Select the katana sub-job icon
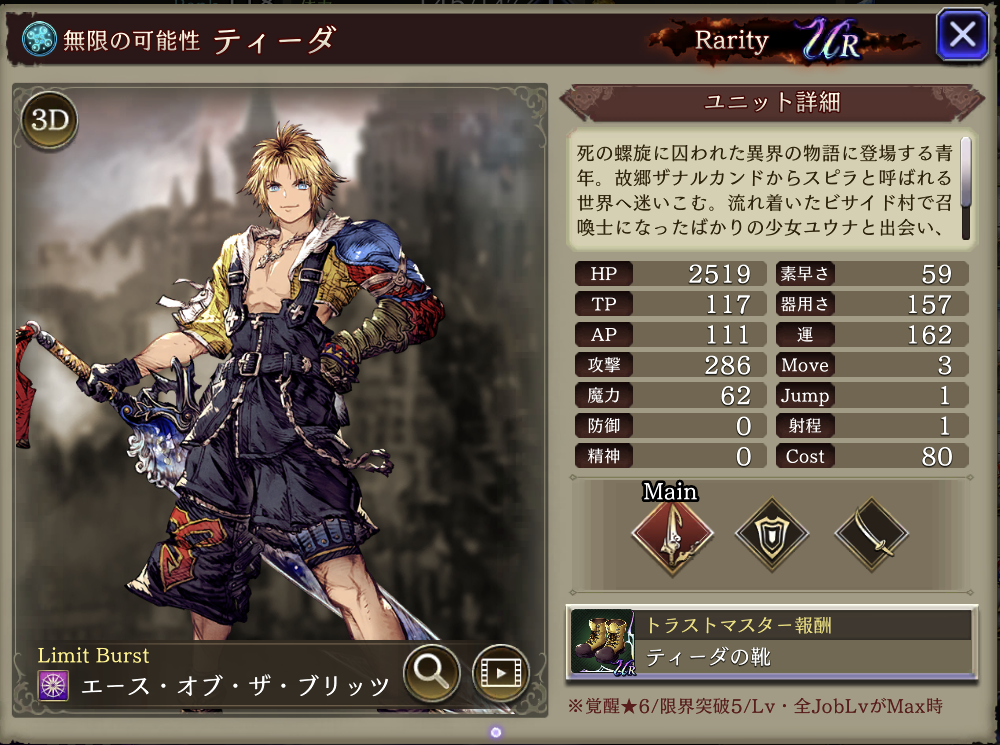Image resolution: width=1000 pixels, height=745 pixels. (x=869, y=535)
